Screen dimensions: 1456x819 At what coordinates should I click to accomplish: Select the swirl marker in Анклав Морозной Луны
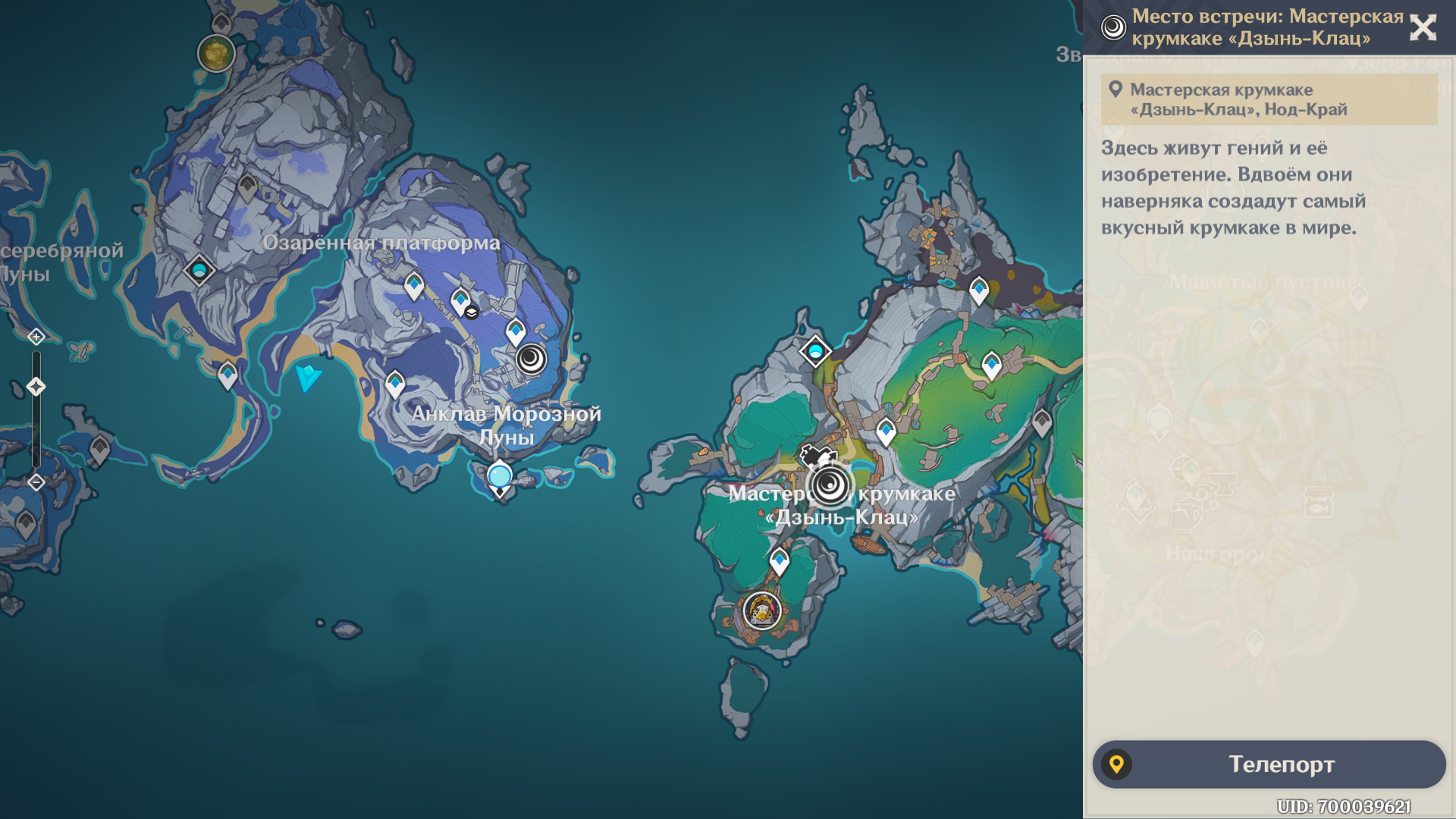(531, 358)
